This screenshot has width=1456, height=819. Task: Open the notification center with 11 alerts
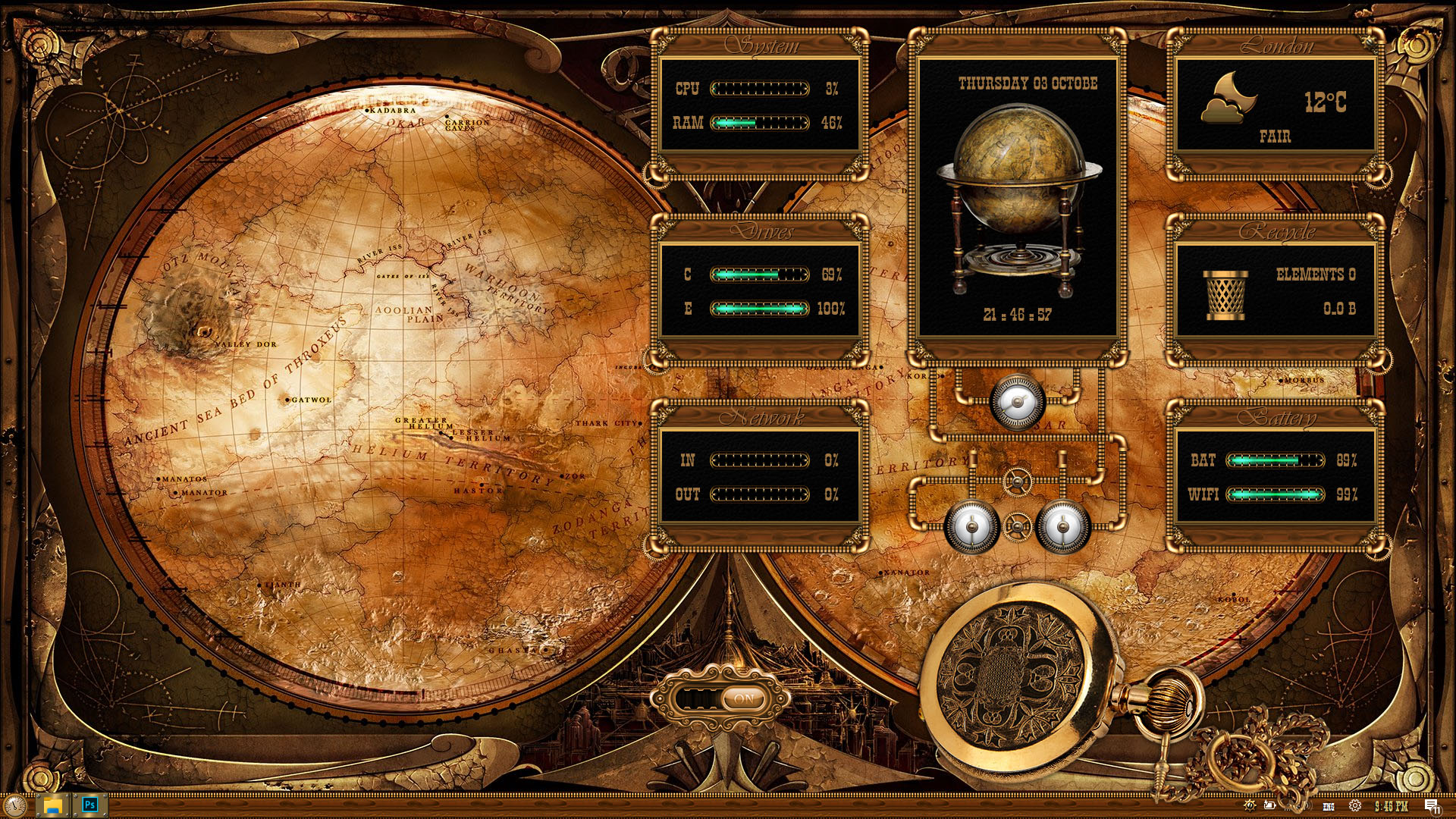pyautogui.click(x=1432, y=806)
